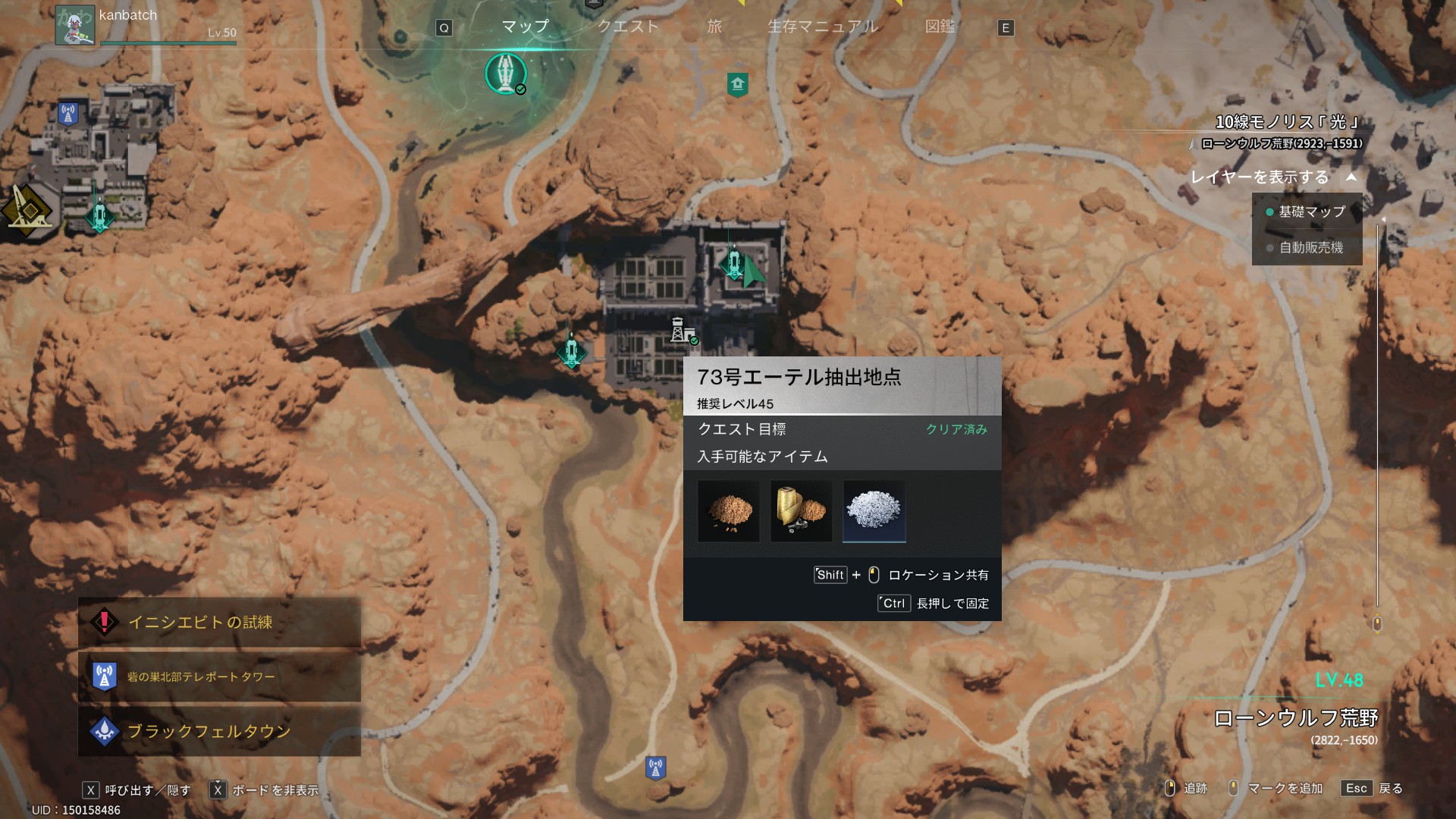Click the green house map marker
This screenshot has width=1456, height=819.
(737, 83)
